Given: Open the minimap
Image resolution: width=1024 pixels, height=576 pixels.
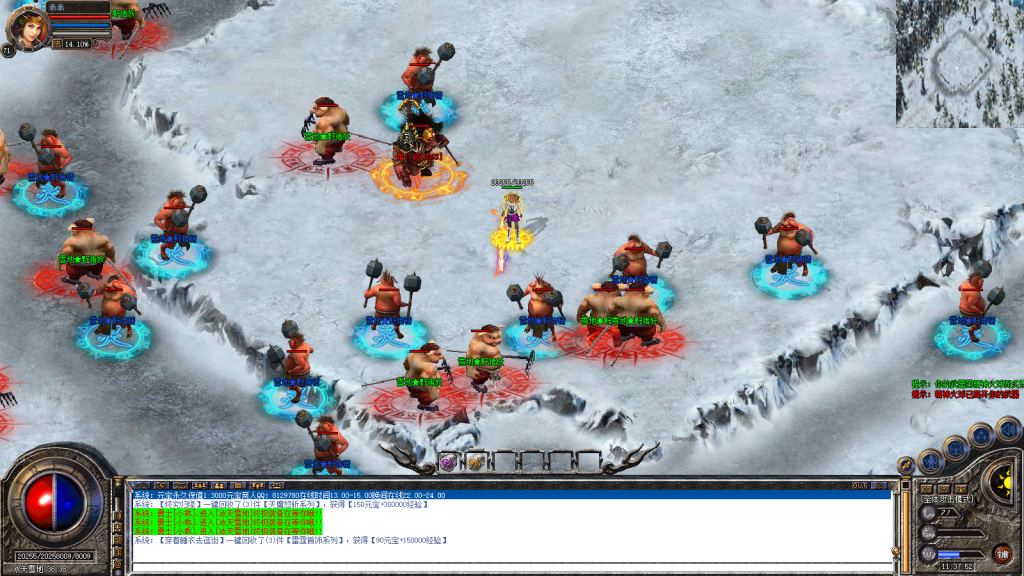Looking at the screenshot, I should tap(958, 62).
